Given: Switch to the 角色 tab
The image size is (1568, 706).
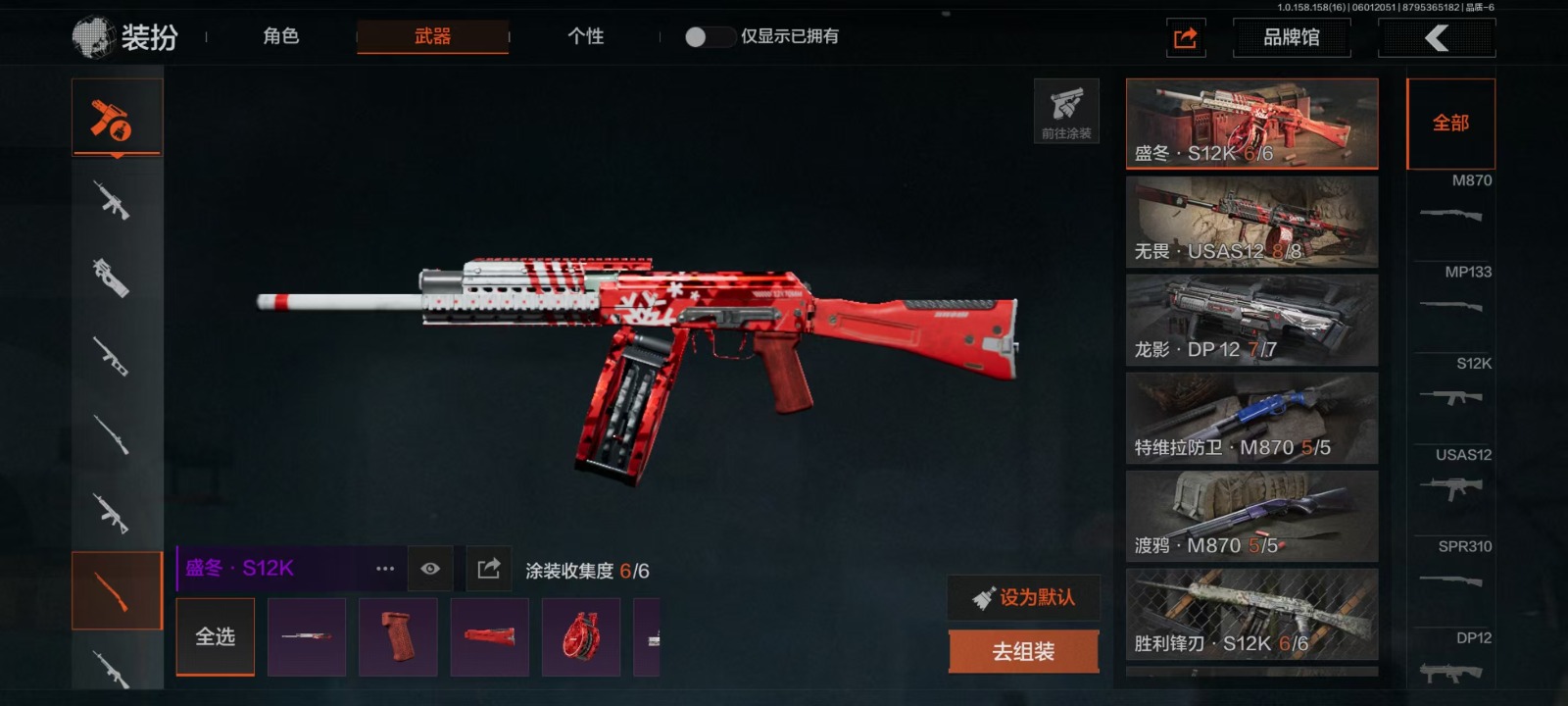Looking at the screenshot, I should pyautogui.click(x=281, y=36).
